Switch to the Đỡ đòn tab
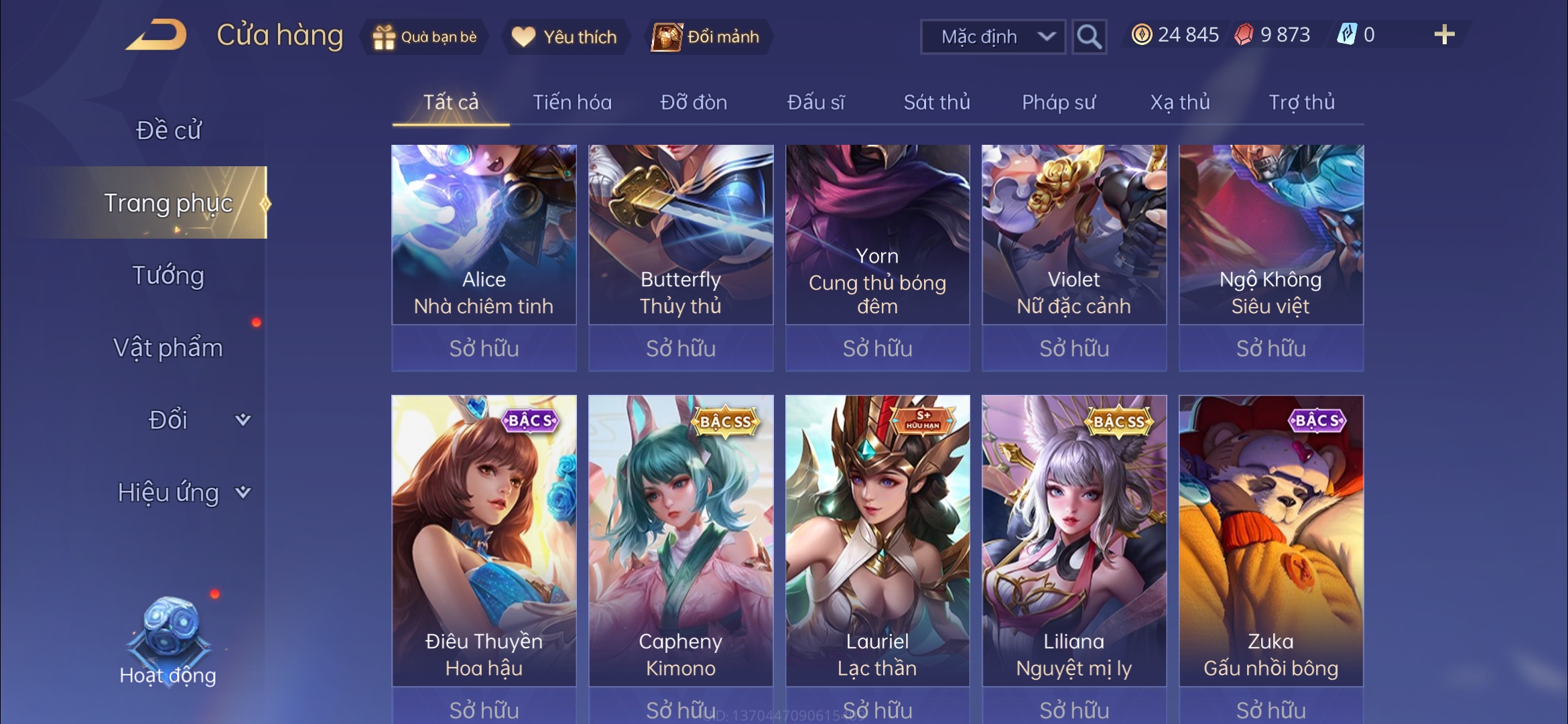Screen dimensions: 1568x724 tap(694, 103)
